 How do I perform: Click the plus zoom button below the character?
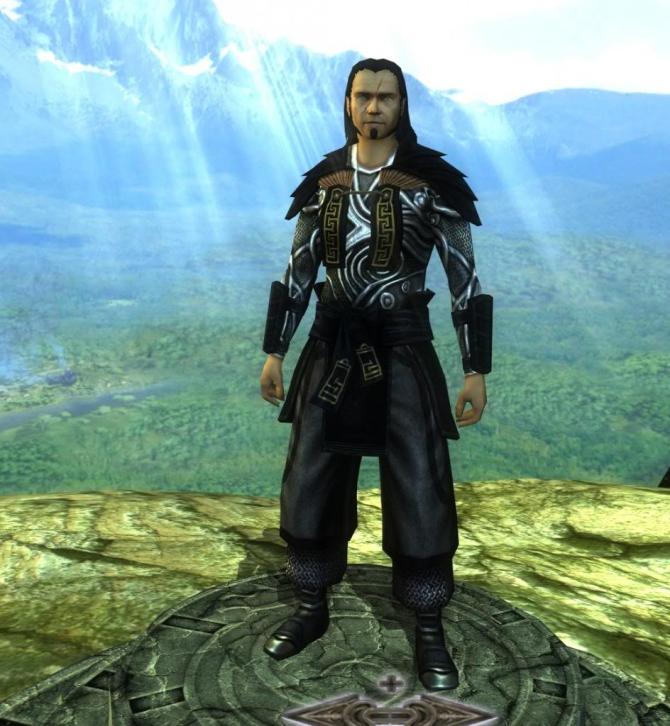(x=391, y=685)
